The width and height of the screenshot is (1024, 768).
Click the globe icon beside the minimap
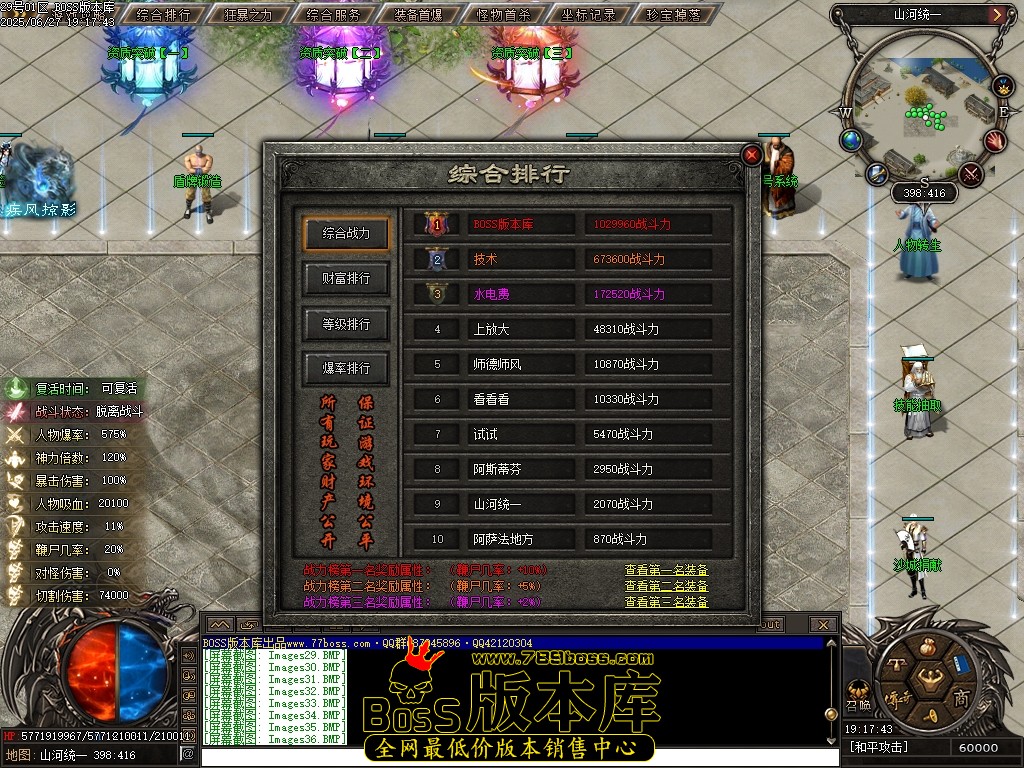tap(851, 140)
